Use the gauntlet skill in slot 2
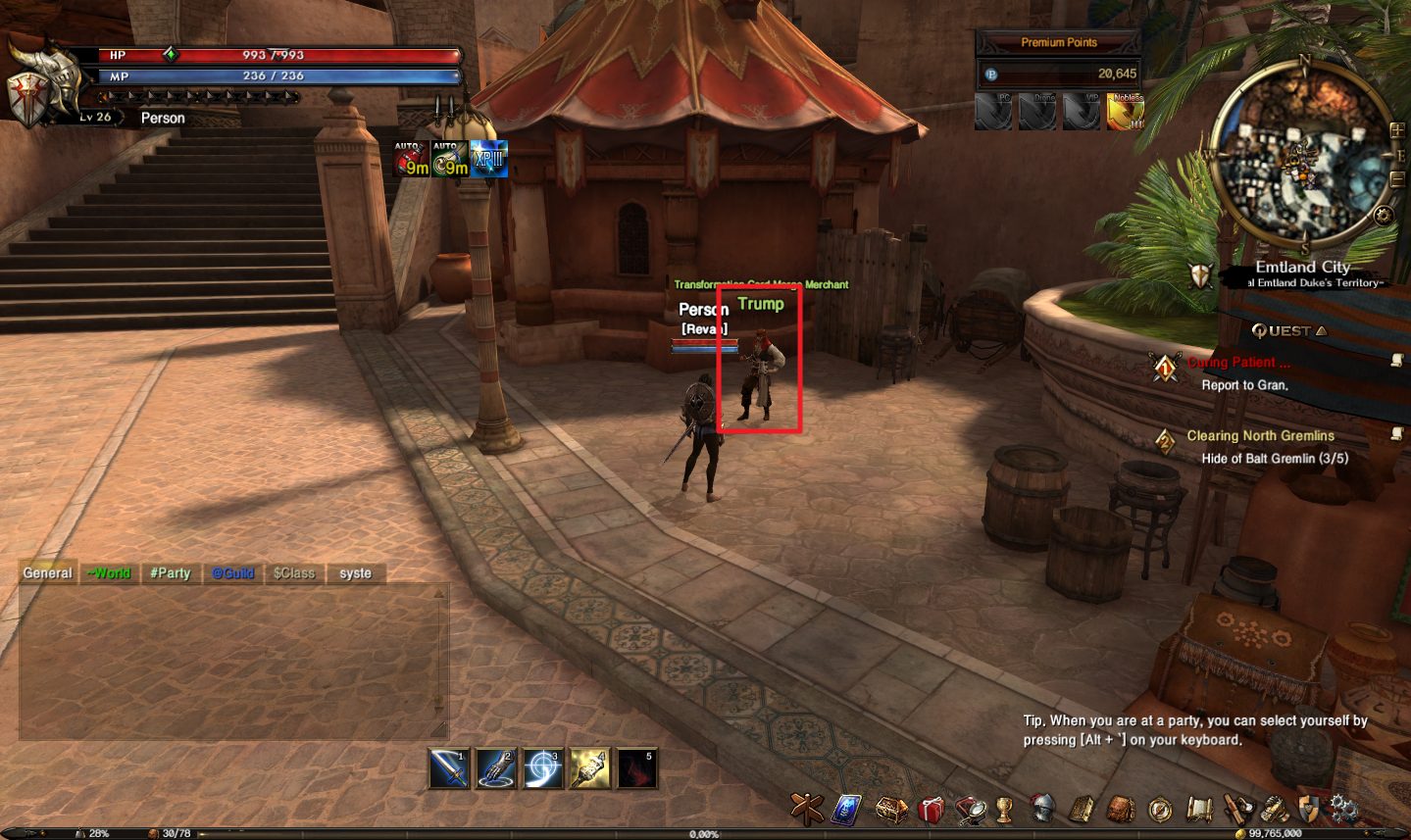This screenshot has height=840, width=1411. click(x=495, y=768)
